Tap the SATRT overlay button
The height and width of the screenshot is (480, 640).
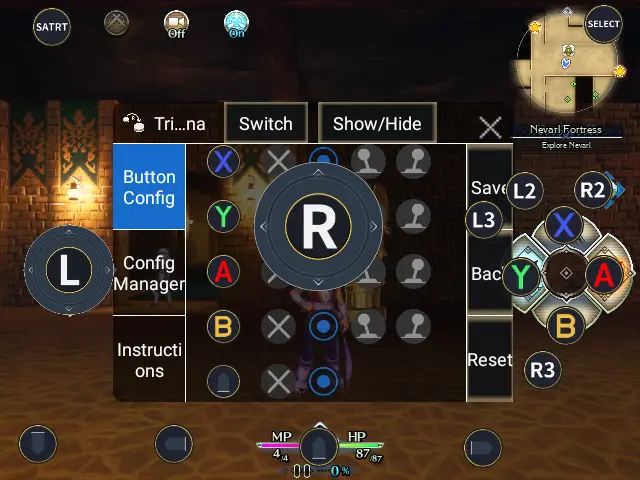pos(51,26)
